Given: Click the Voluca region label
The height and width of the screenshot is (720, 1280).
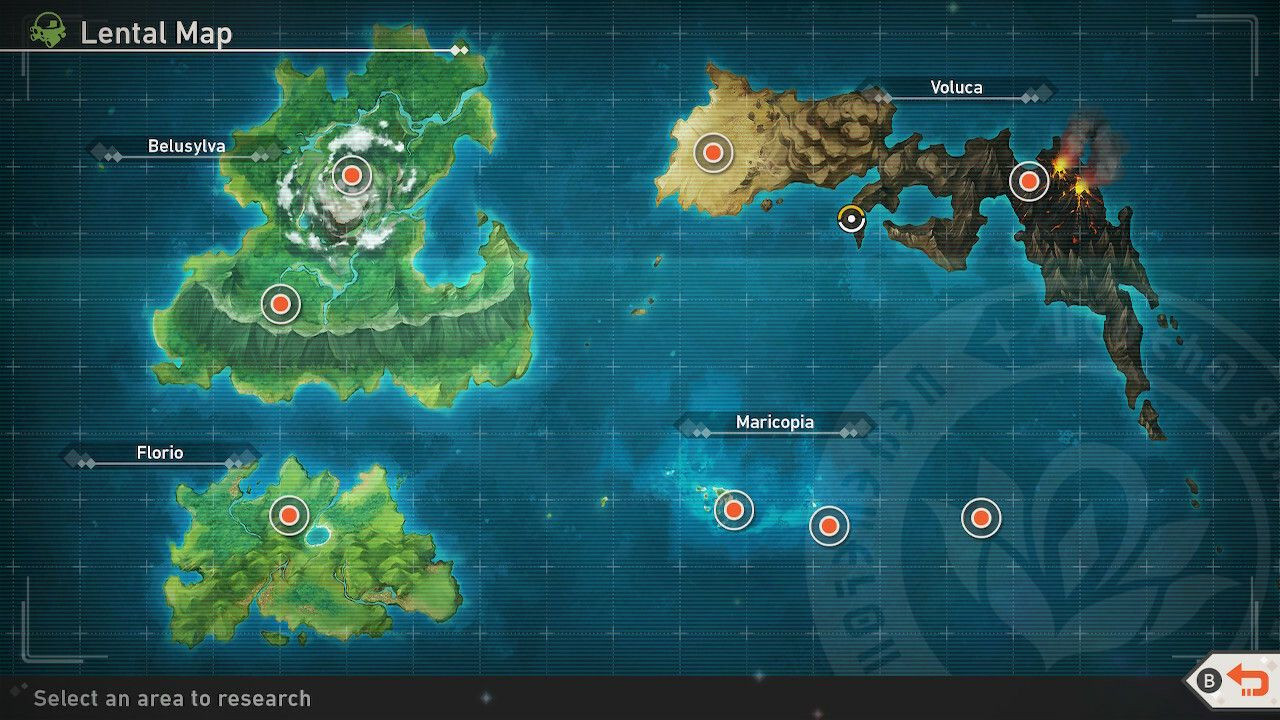Looking at the screenshot, I should tap(956, 88).
